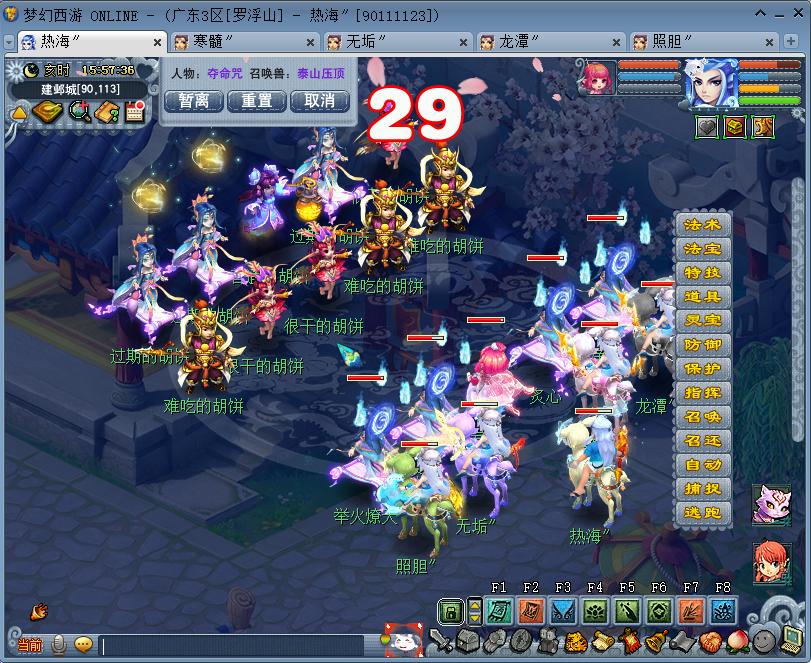Close the 热海 tab
The image size is (811, 663).
click(157, 43)
